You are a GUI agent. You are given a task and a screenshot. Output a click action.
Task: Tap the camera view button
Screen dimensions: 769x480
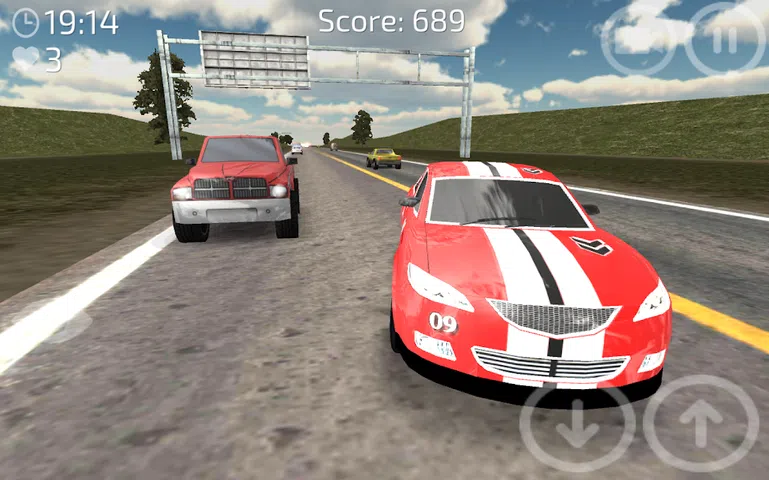638,38
